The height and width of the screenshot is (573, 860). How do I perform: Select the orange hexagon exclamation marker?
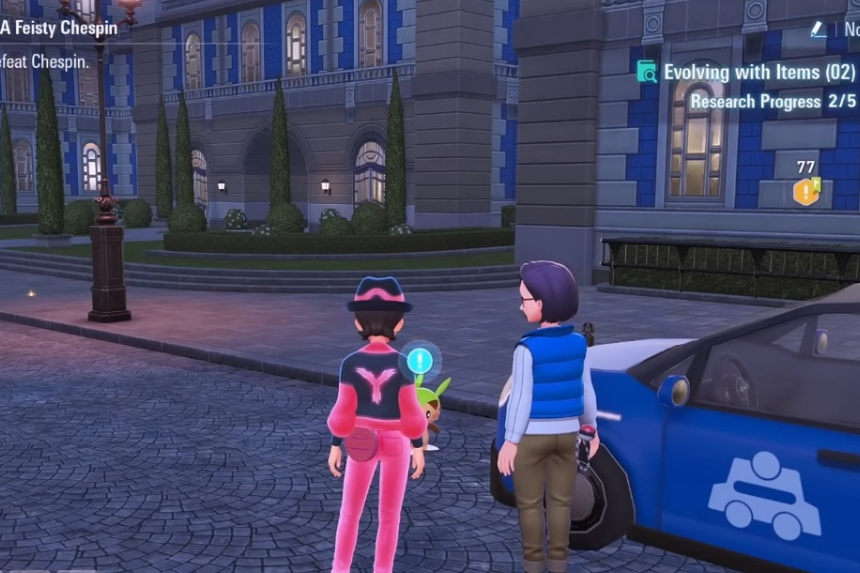(x=805, y=191)
